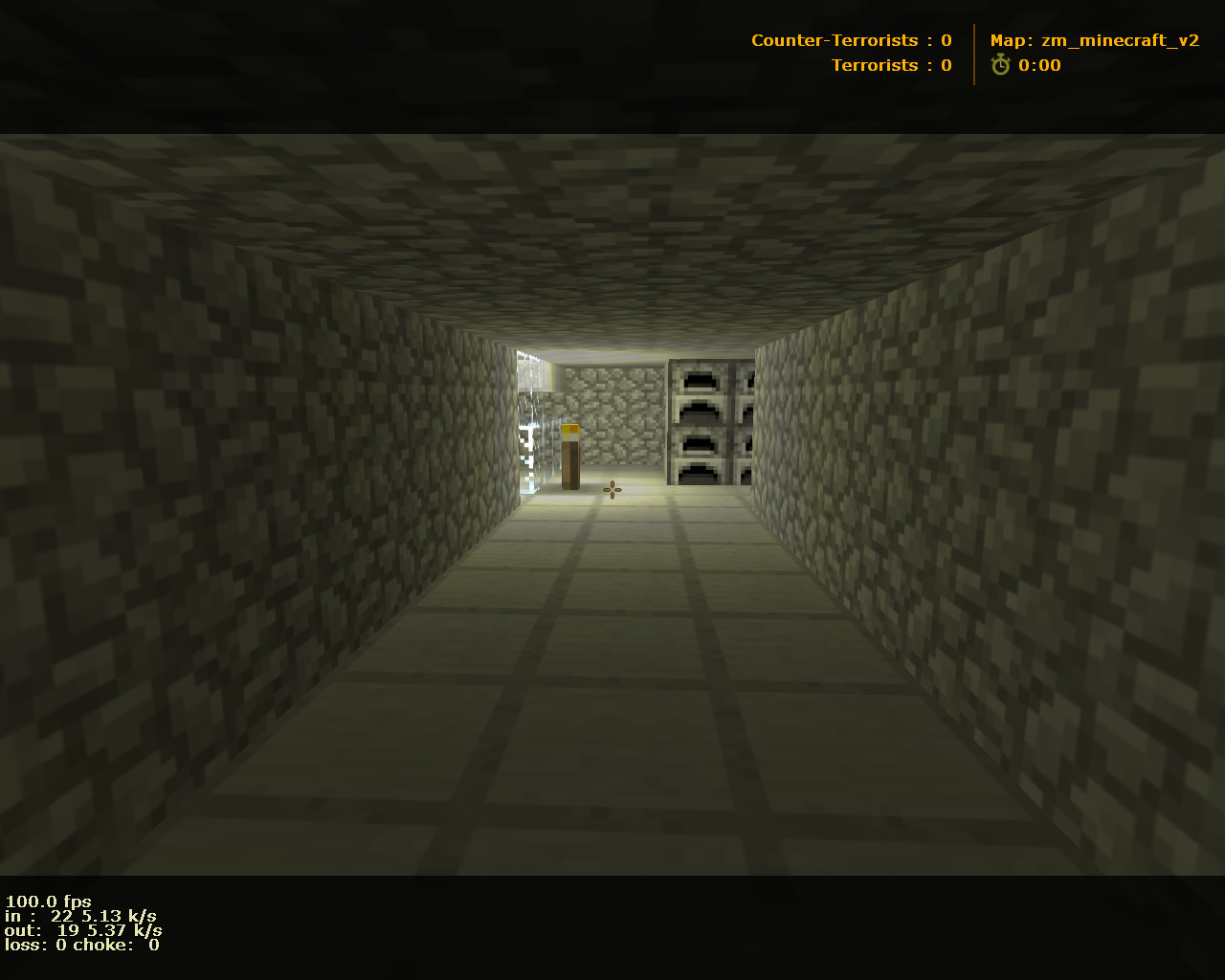Select the crosshair at screen center
The image size is (1225, 980).
coord(612,490)
